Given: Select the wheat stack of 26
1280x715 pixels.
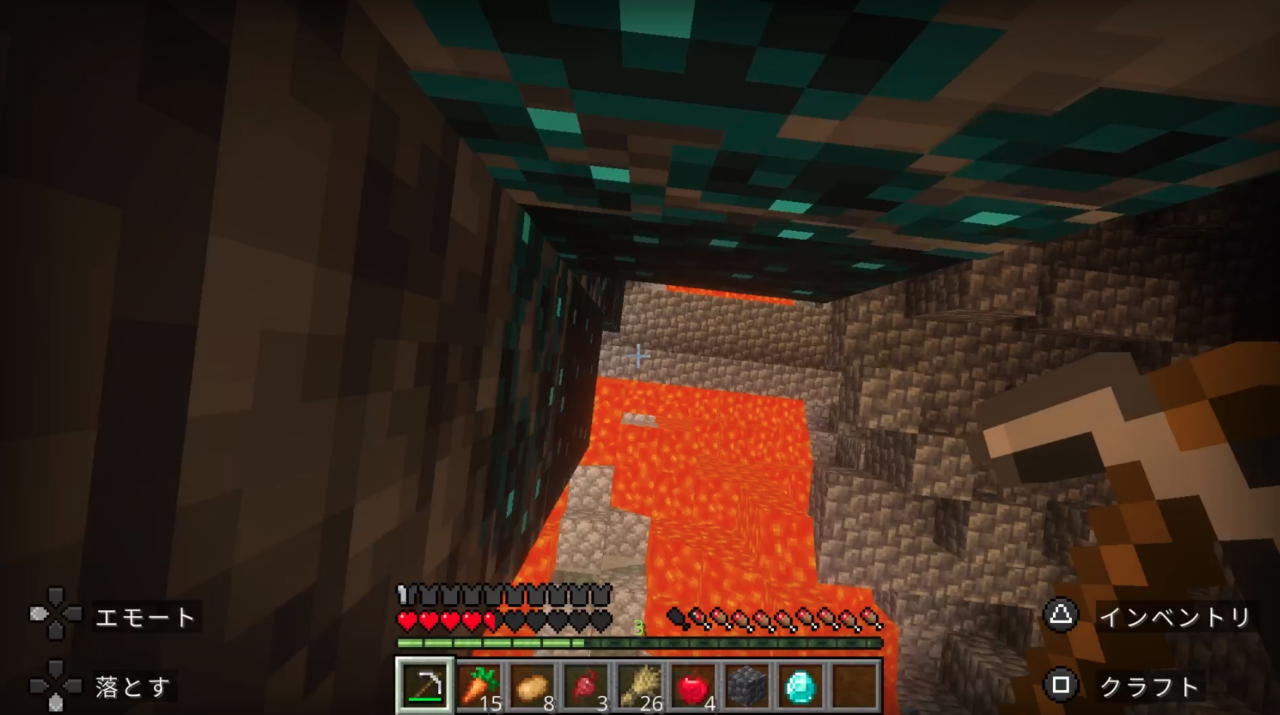Looking at the screenshot, I should coord(641,685).
